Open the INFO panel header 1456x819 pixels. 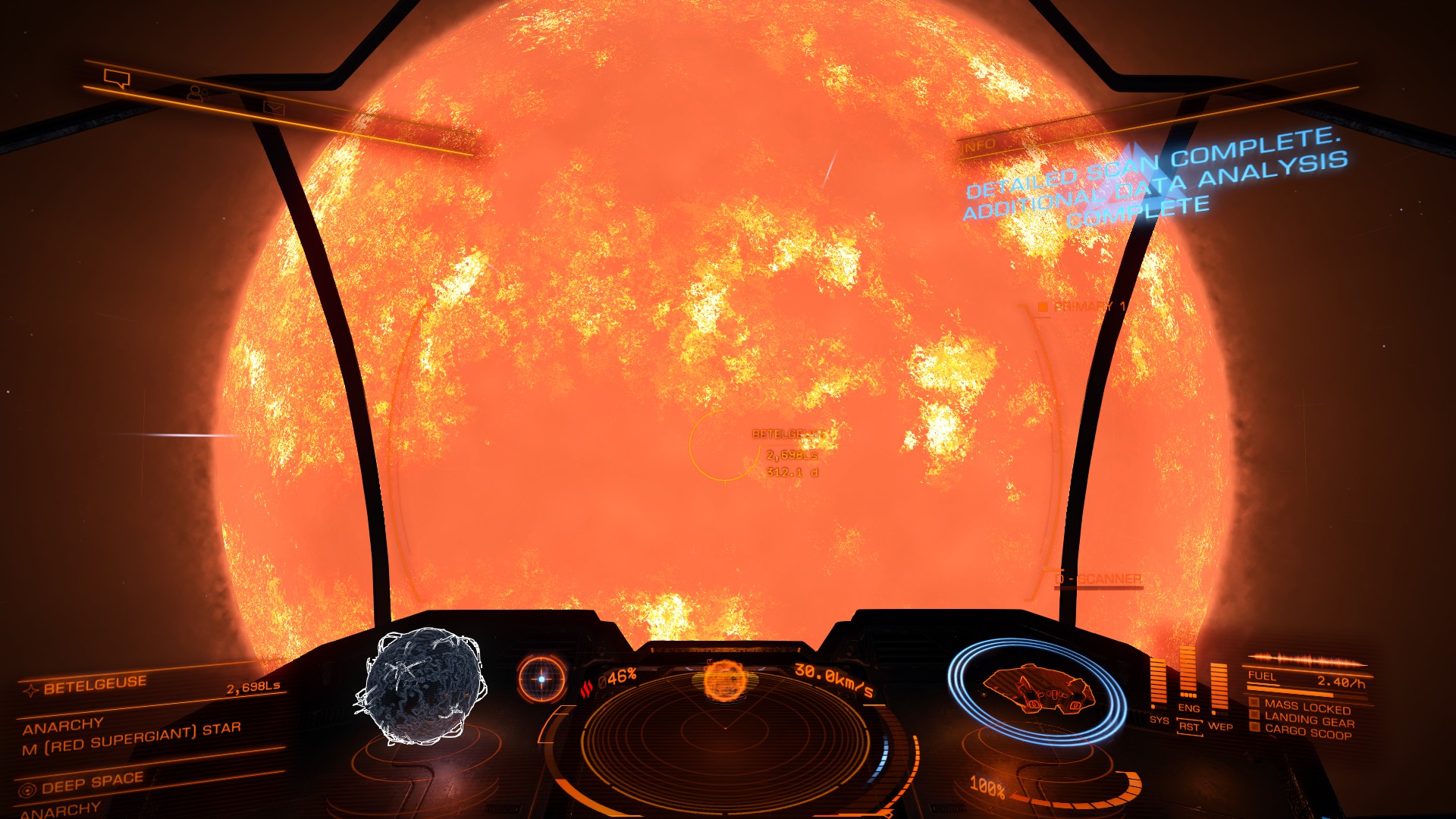tap(978, 145)
